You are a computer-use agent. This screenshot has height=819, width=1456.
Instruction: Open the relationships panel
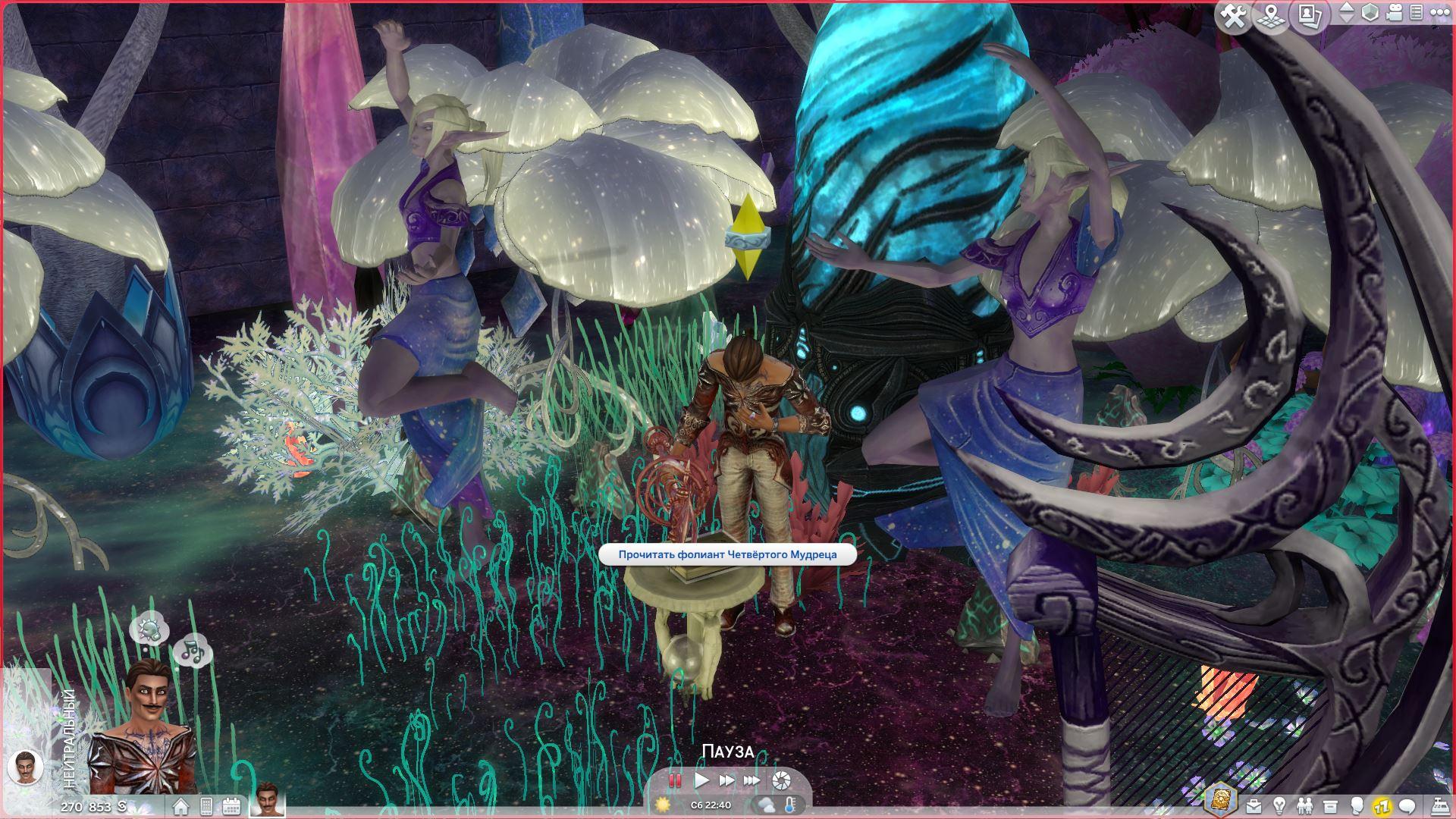coord(1304,806)
